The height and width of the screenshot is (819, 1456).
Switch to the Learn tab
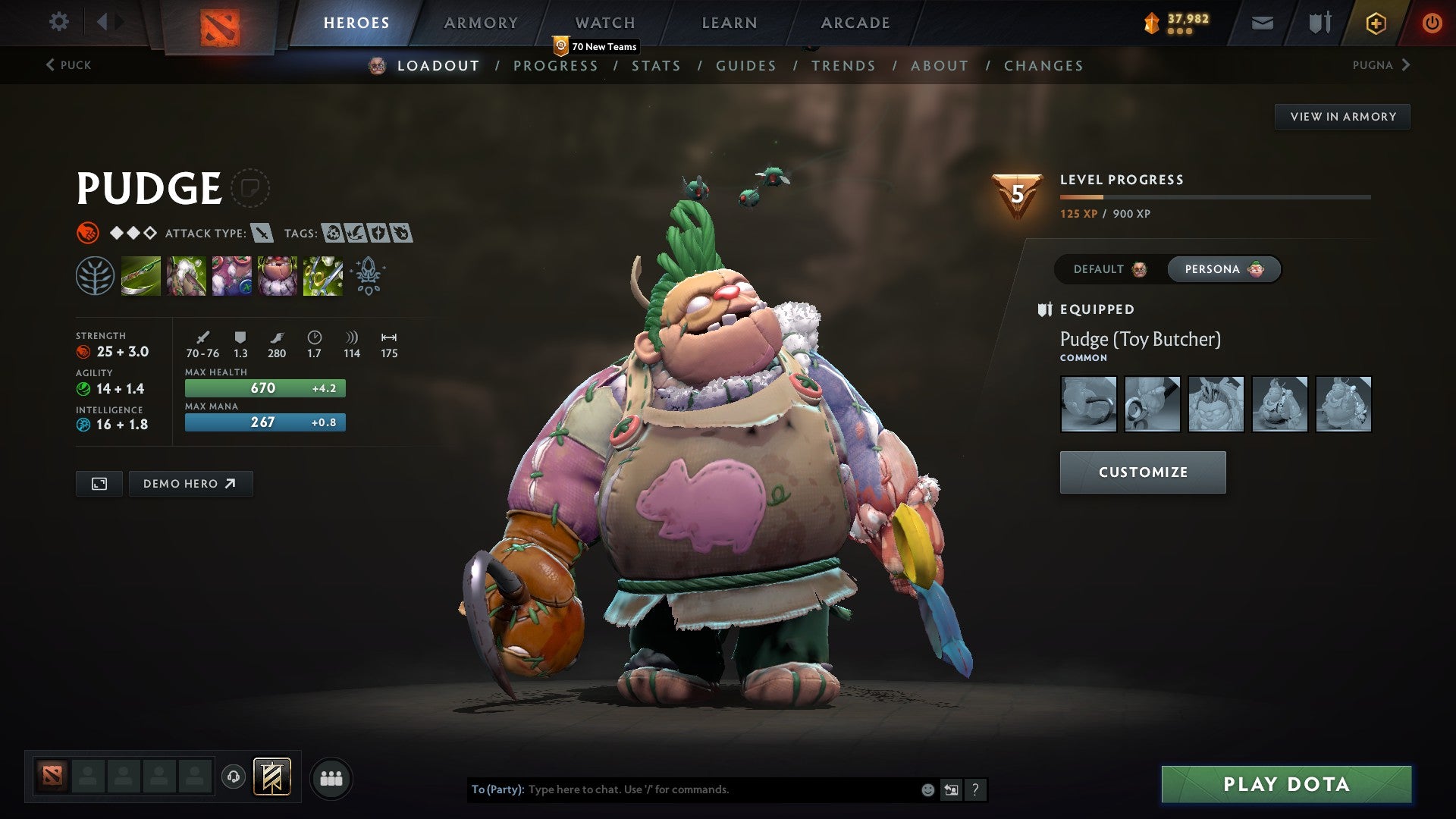point(729,23)
